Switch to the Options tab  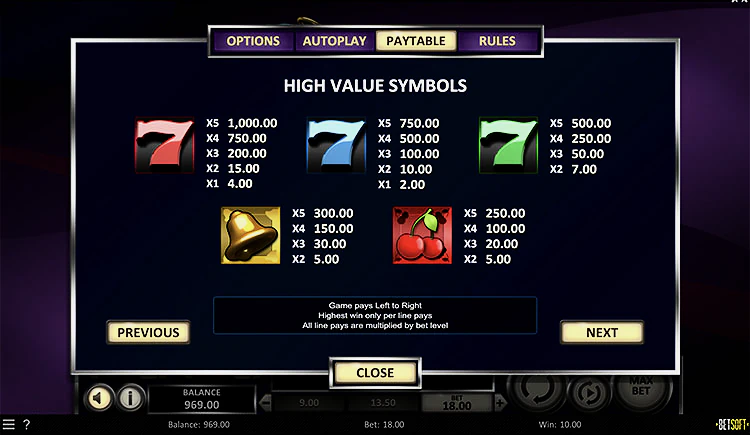[252, 41]
